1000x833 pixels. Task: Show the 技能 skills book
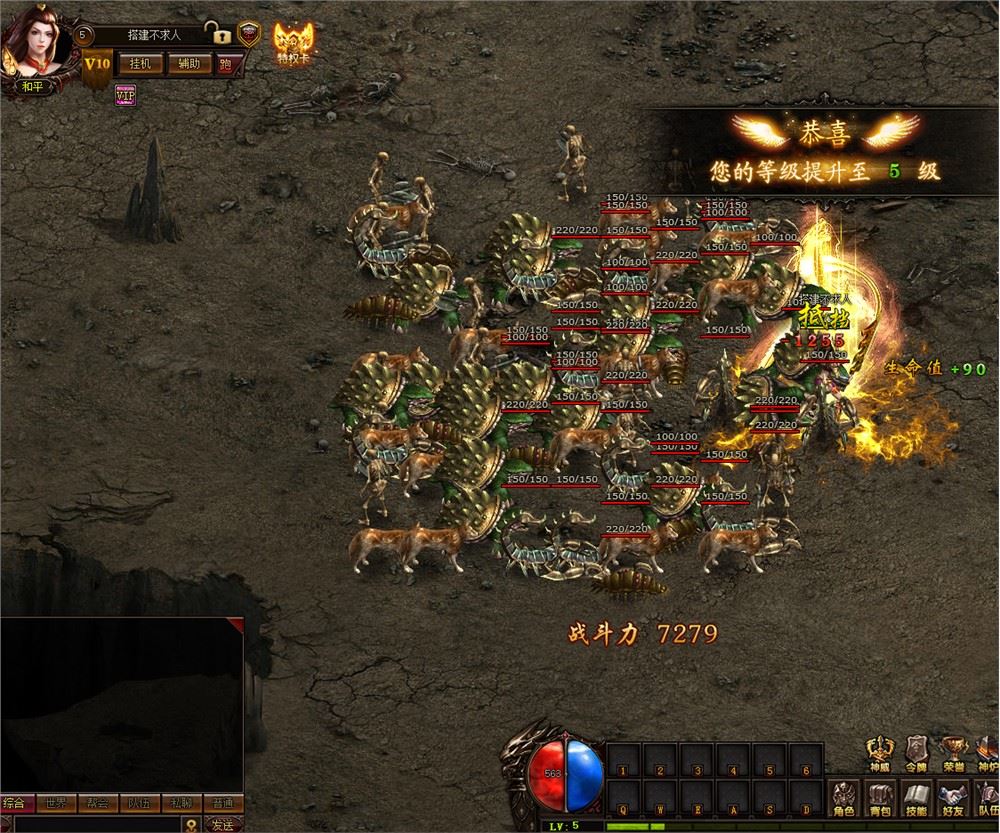(x=915, y=799)
